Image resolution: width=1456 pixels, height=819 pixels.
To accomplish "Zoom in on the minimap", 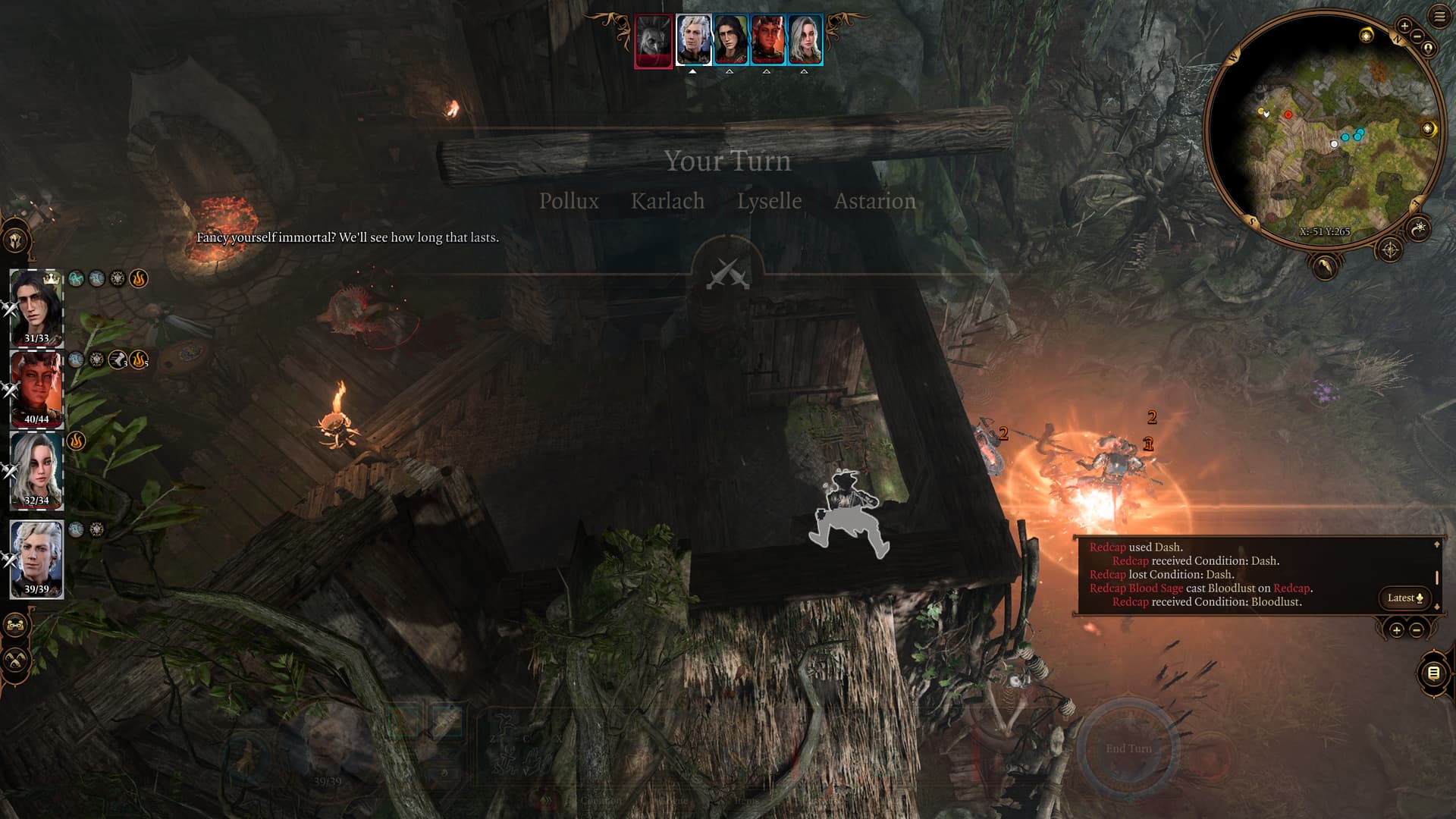I will coord(1404,26).
